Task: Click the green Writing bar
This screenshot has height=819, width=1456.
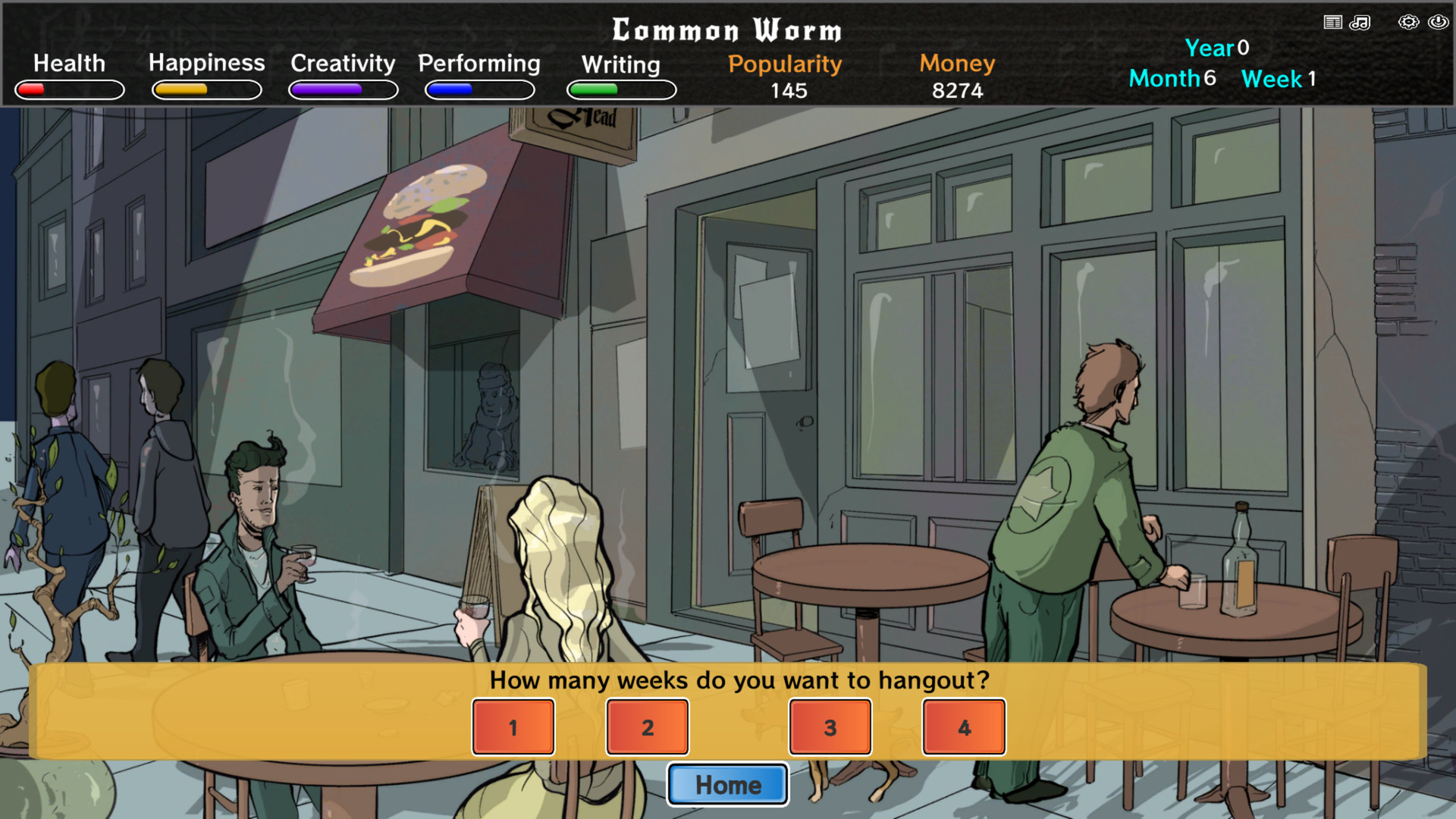Action: tap(620, 89)
